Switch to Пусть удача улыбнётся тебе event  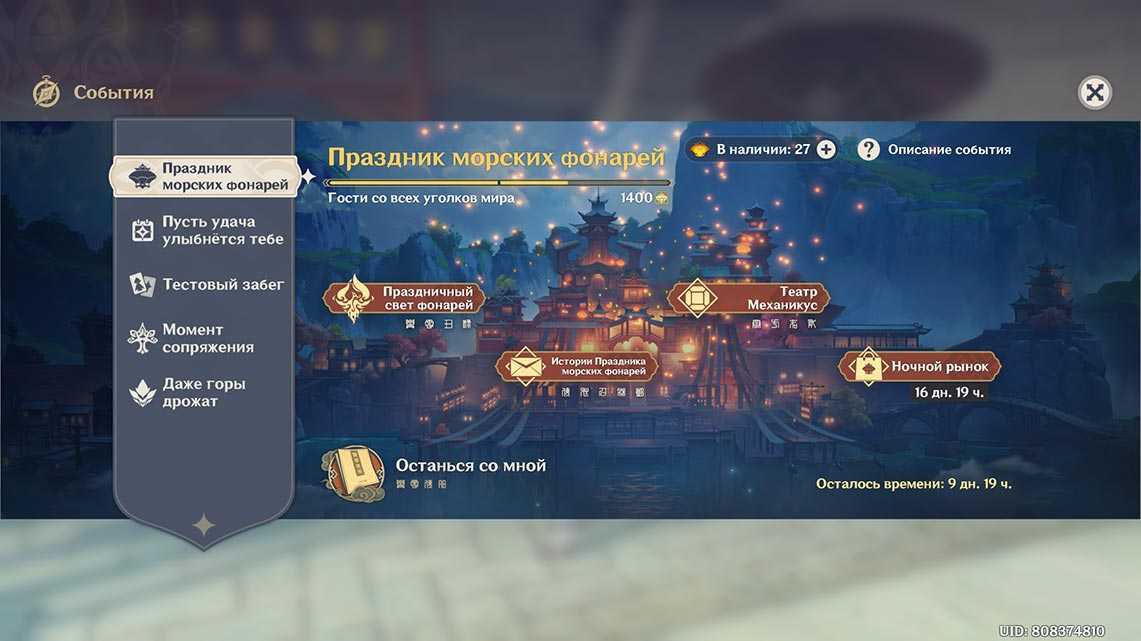point(207,230)
